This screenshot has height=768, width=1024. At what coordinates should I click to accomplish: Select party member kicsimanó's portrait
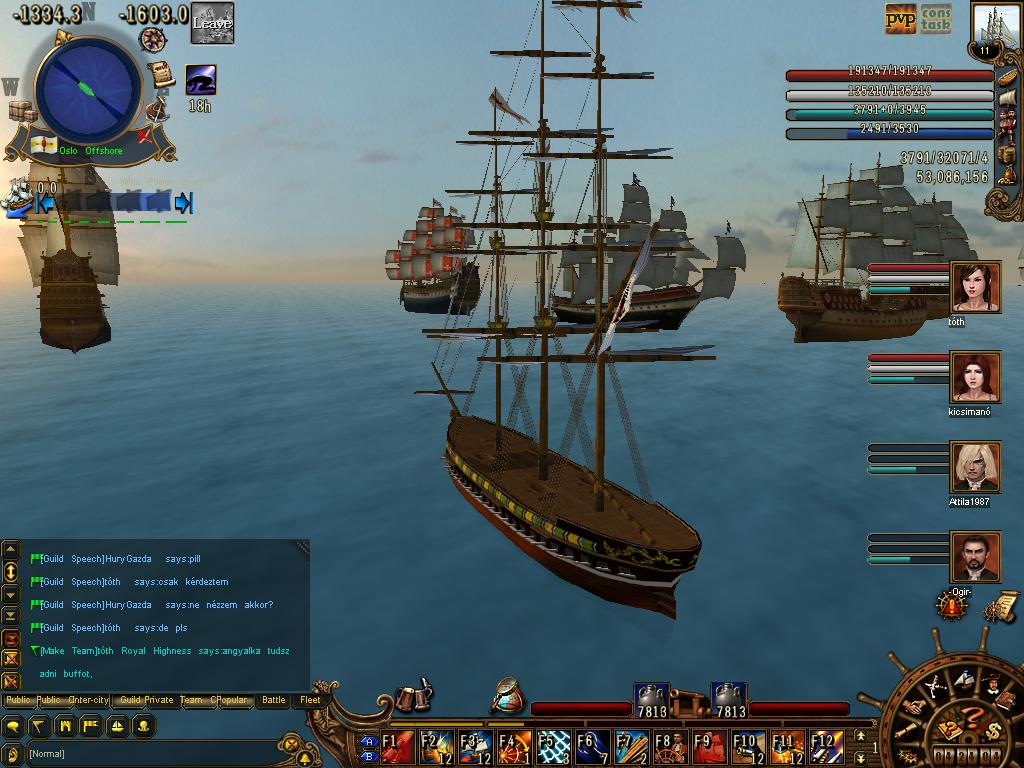pos(975,378)
